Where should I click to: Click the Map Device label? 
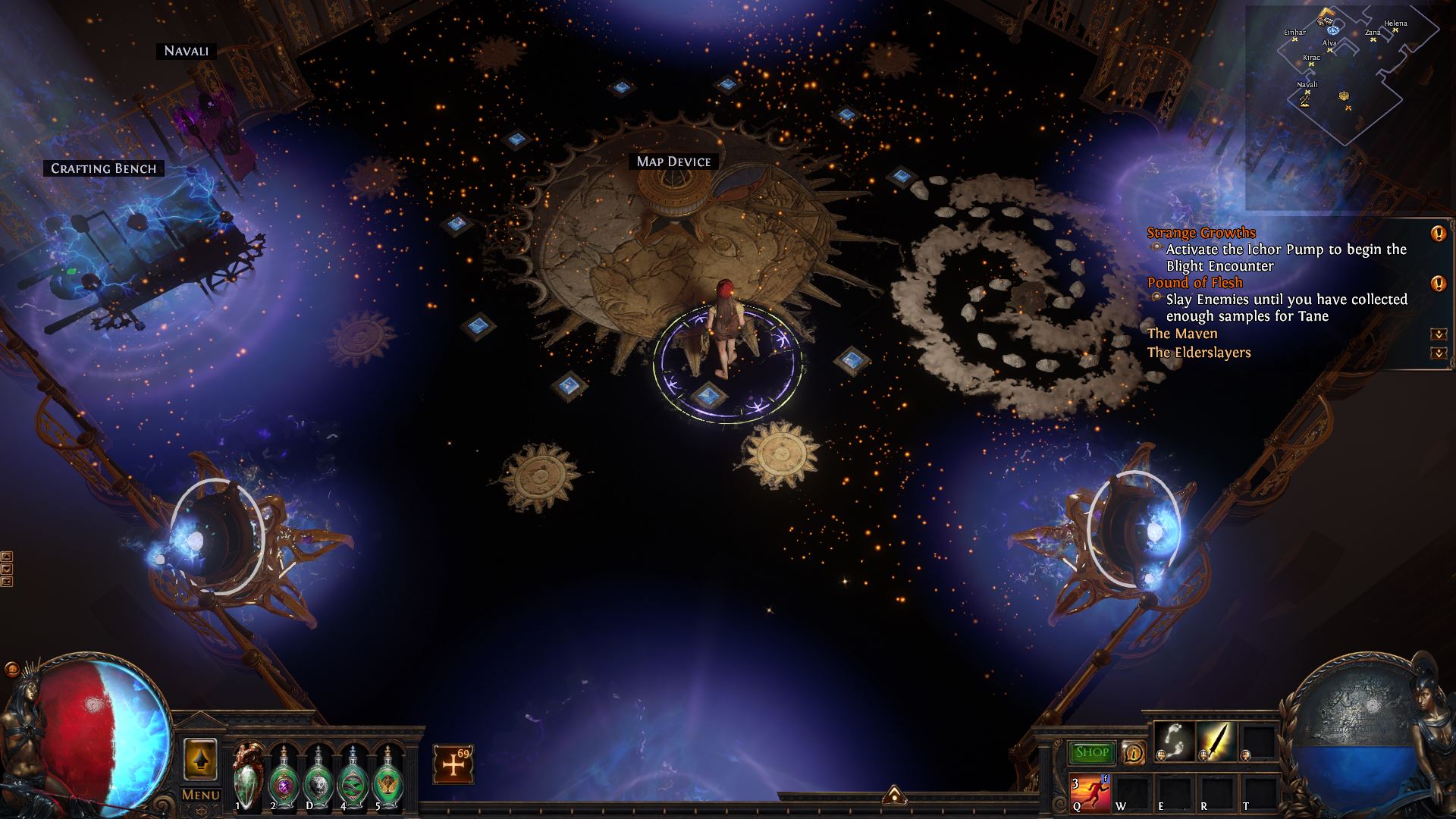[x=673, y=162]
